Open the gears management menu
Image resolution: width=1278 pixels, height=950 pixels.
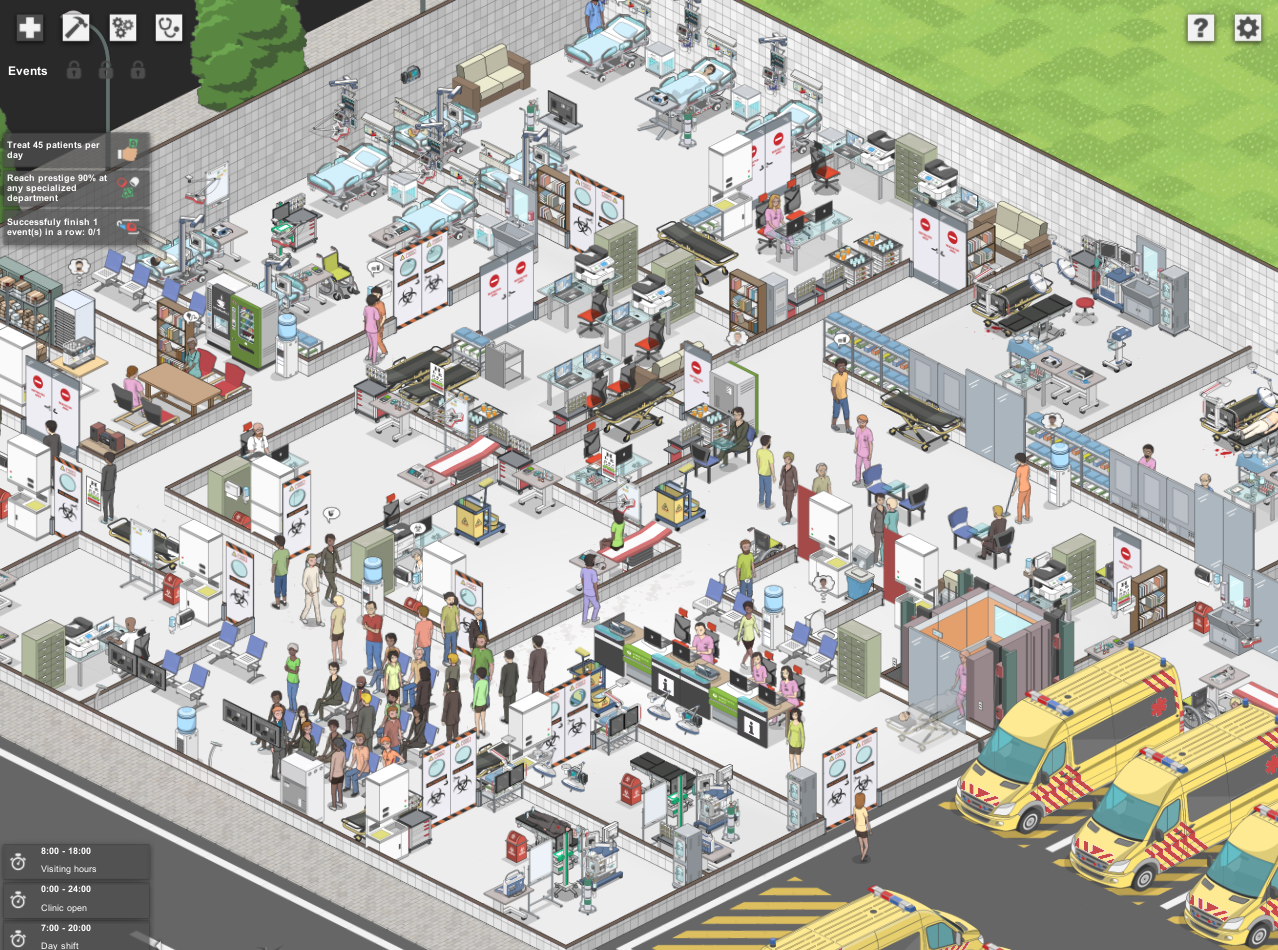(123, 28)
